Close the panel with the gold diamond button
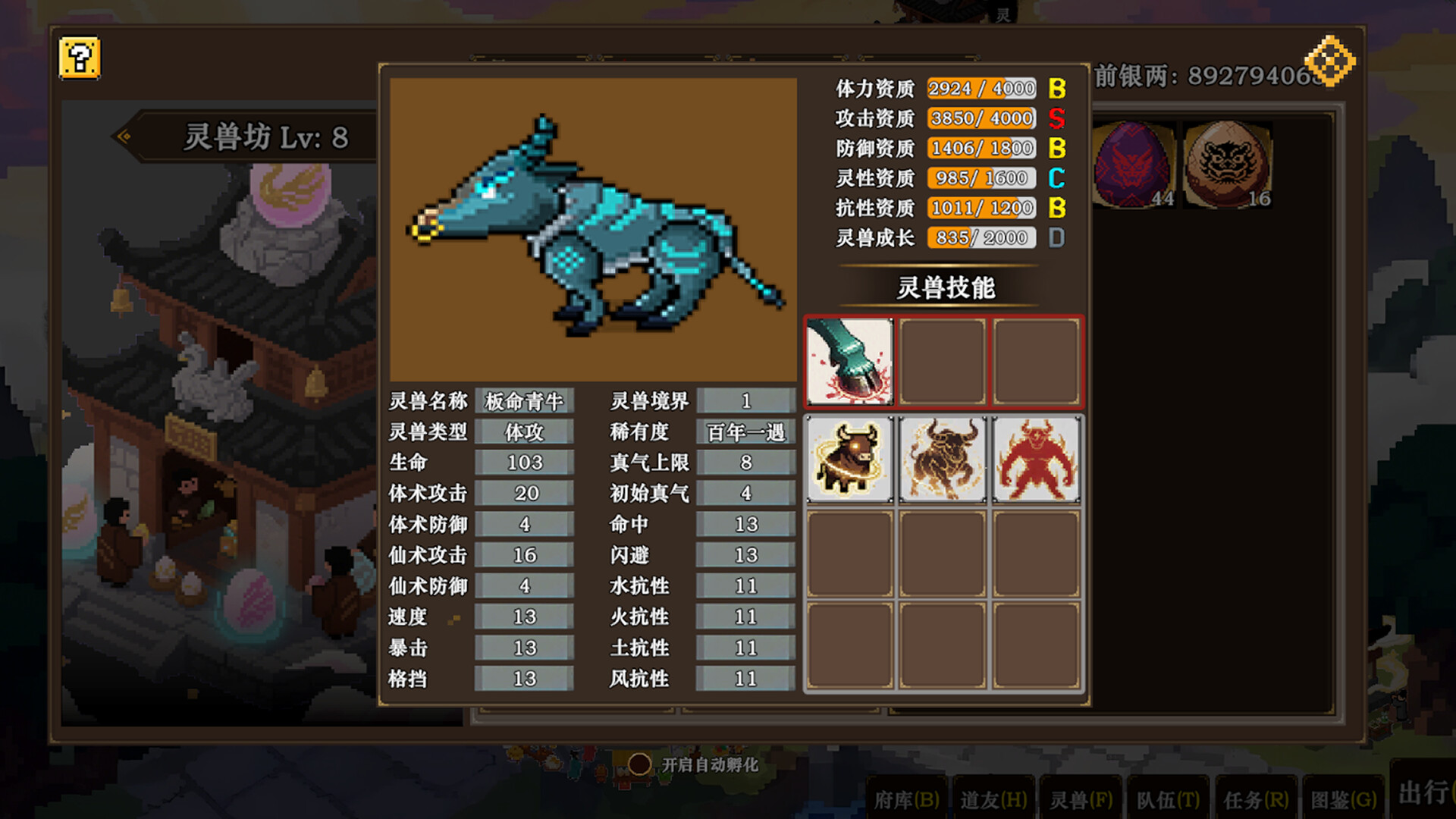The image size is (1456, 819). (x=1329, y=61)
